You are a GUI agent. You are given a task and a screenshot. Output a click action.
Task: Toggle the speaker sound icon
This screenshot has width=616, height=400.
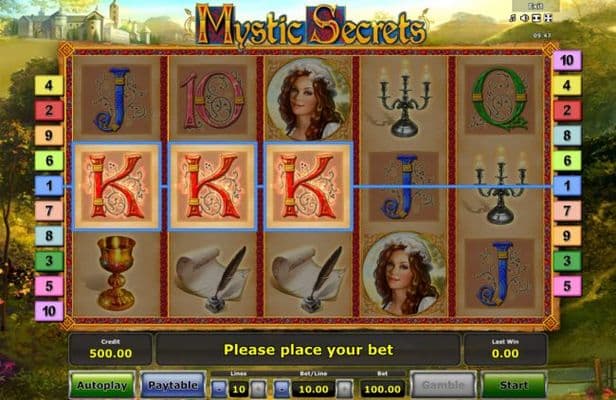(525, 18)
